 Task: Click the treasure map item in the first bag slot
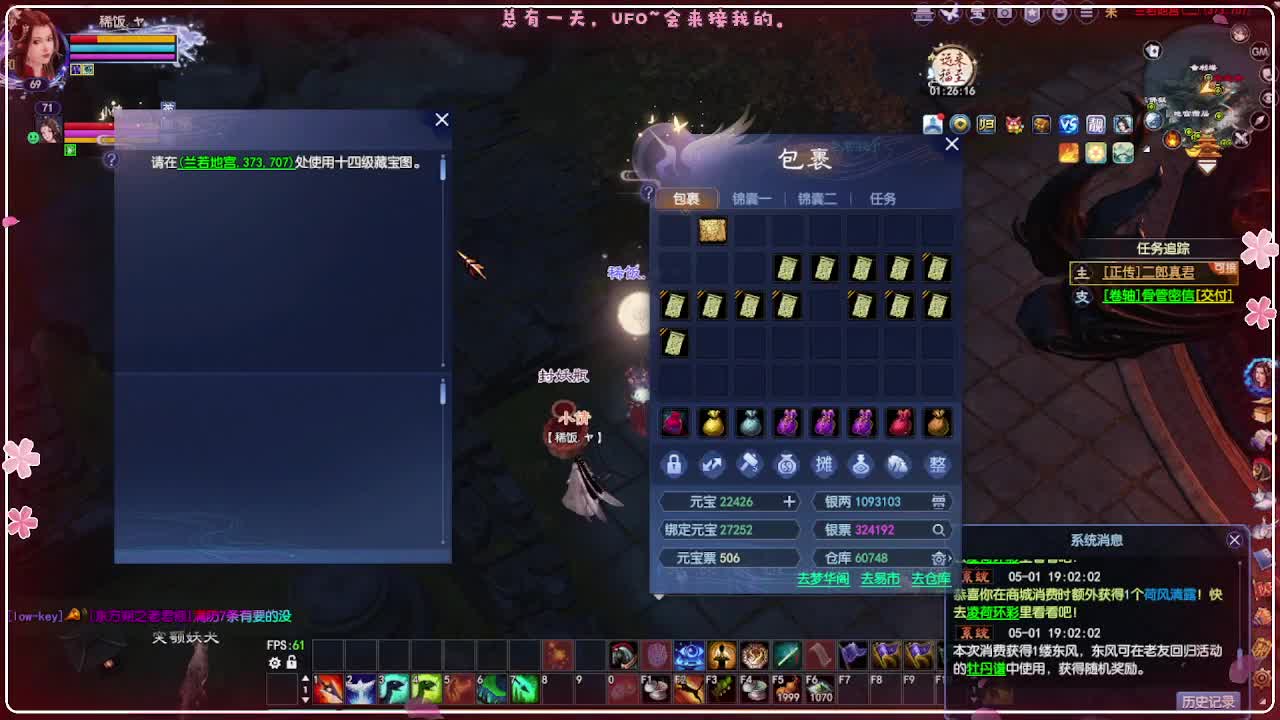click(x=712, y=229)
